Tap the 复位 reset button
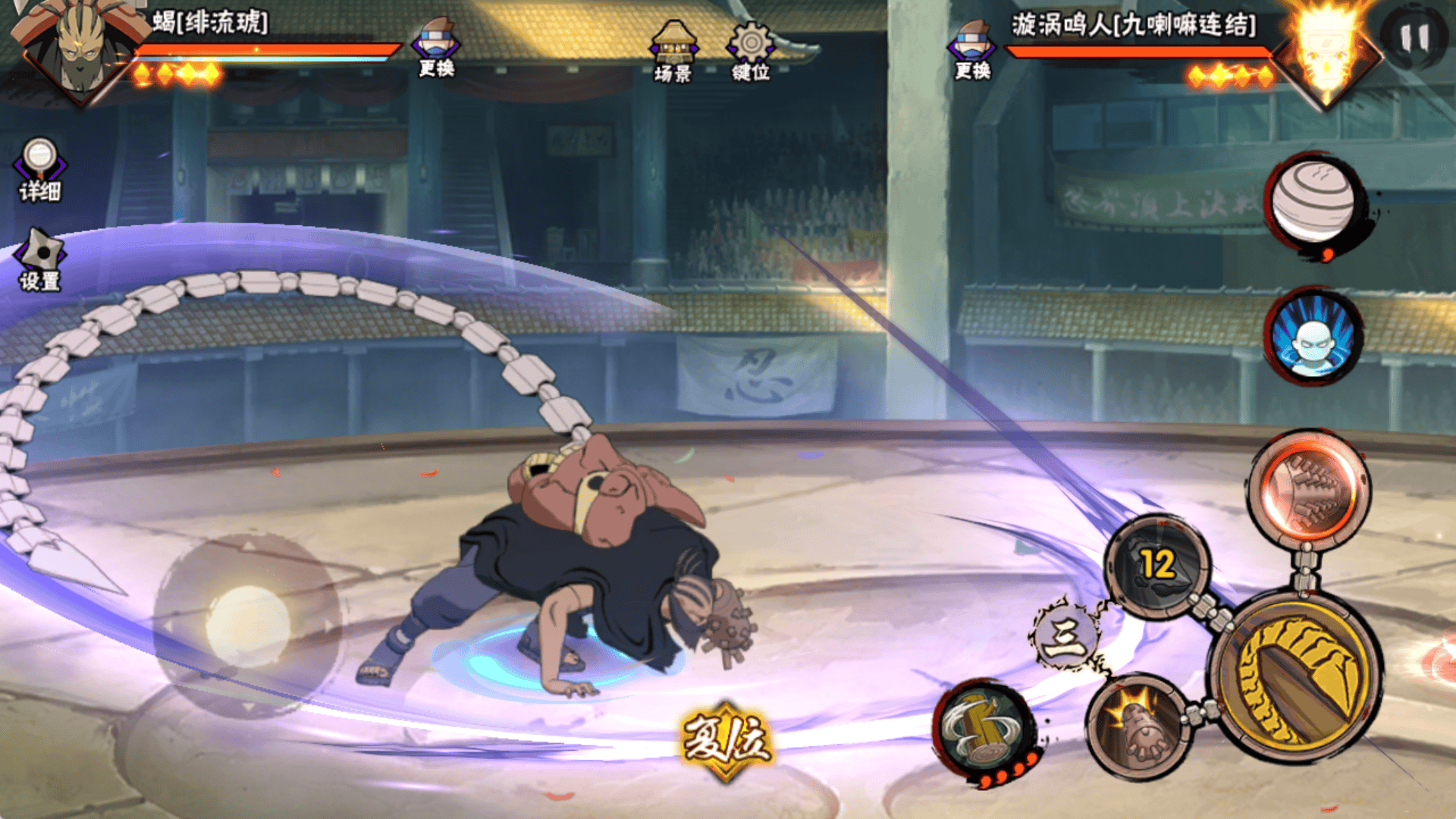1456x819 pixels. coord(726,741)
